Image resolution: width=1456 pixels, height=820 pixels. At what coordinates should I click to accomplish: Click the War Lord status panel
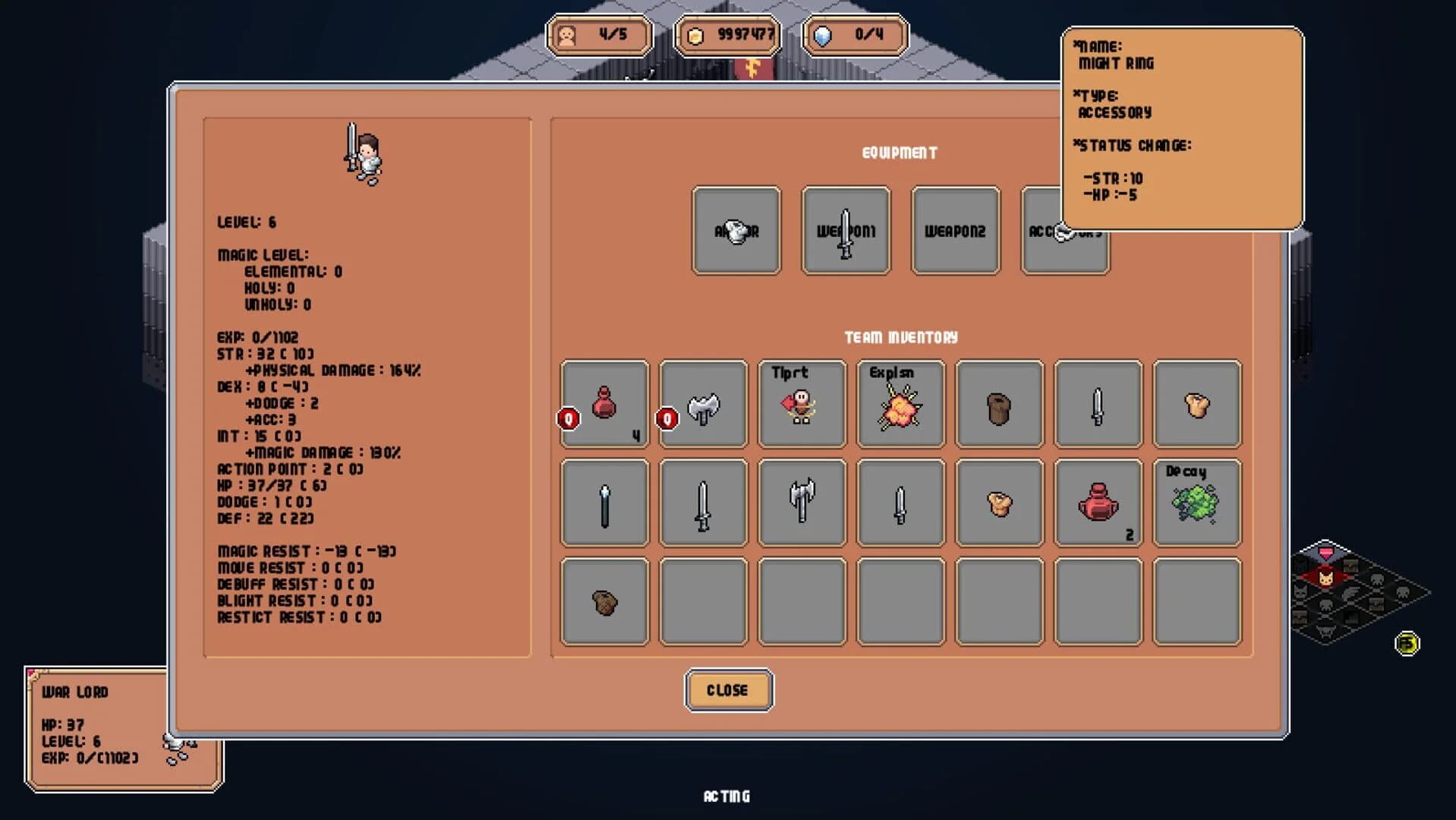point(121,725)
